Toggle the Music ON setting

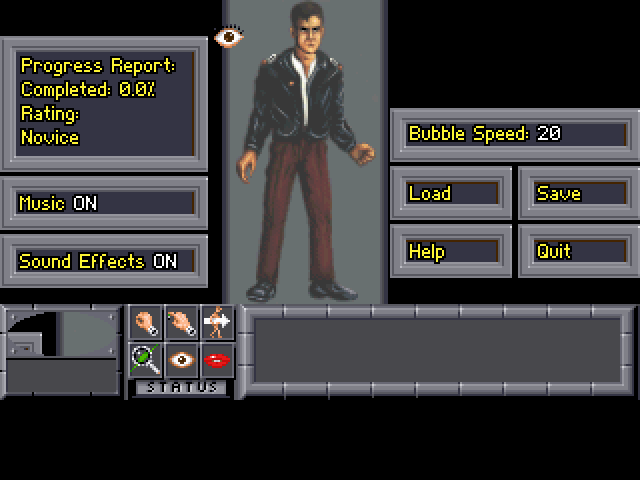105,203
